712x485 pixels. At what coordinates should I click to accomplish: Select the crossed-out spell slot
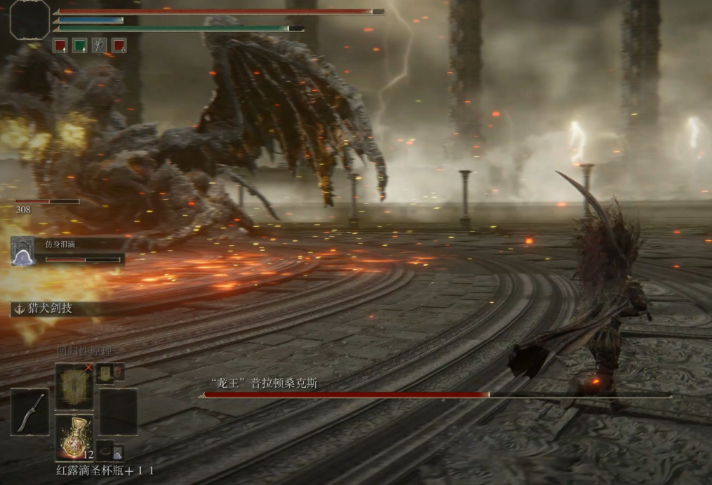click(x=74, y=385)
